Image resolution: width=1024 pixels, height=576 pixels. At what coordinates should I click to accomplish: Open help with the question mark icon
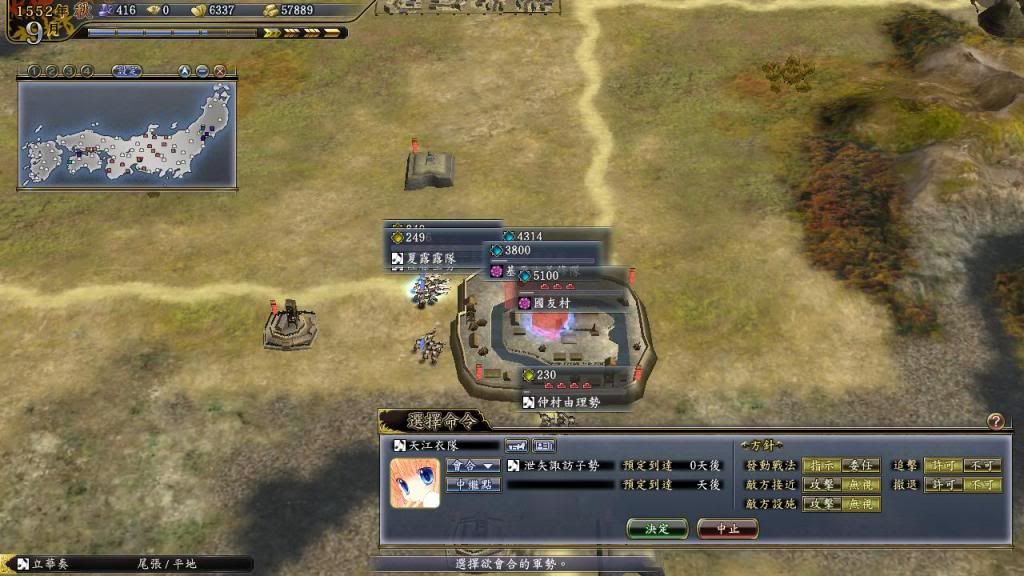[x=995, y=422]
